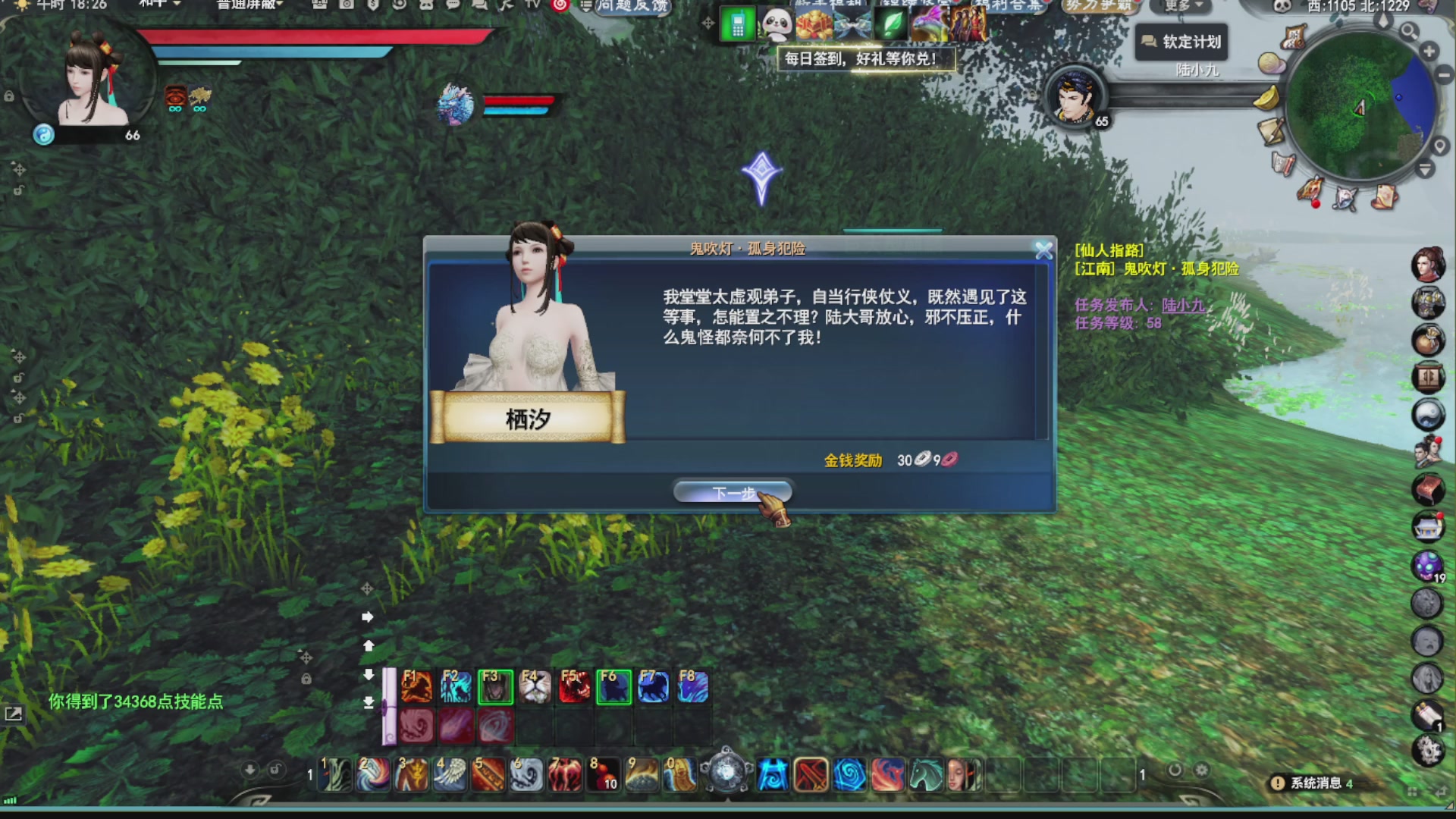Click the F3 skill hotbar icon
This screenshot has height=819, width=1456.
pos(497,686)
